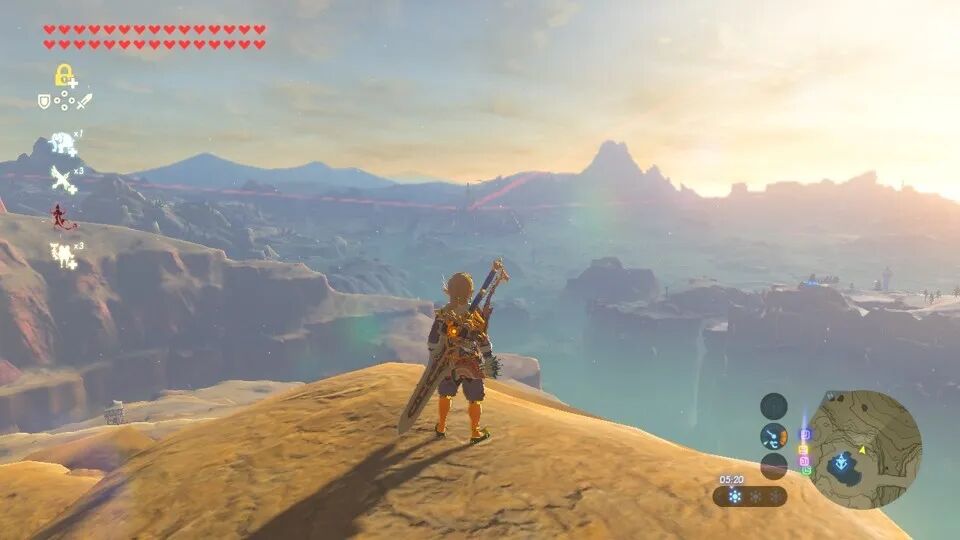The image size is (960, 540).
Task: Select the shield quick-slot icon
Action: click(44, 101)
